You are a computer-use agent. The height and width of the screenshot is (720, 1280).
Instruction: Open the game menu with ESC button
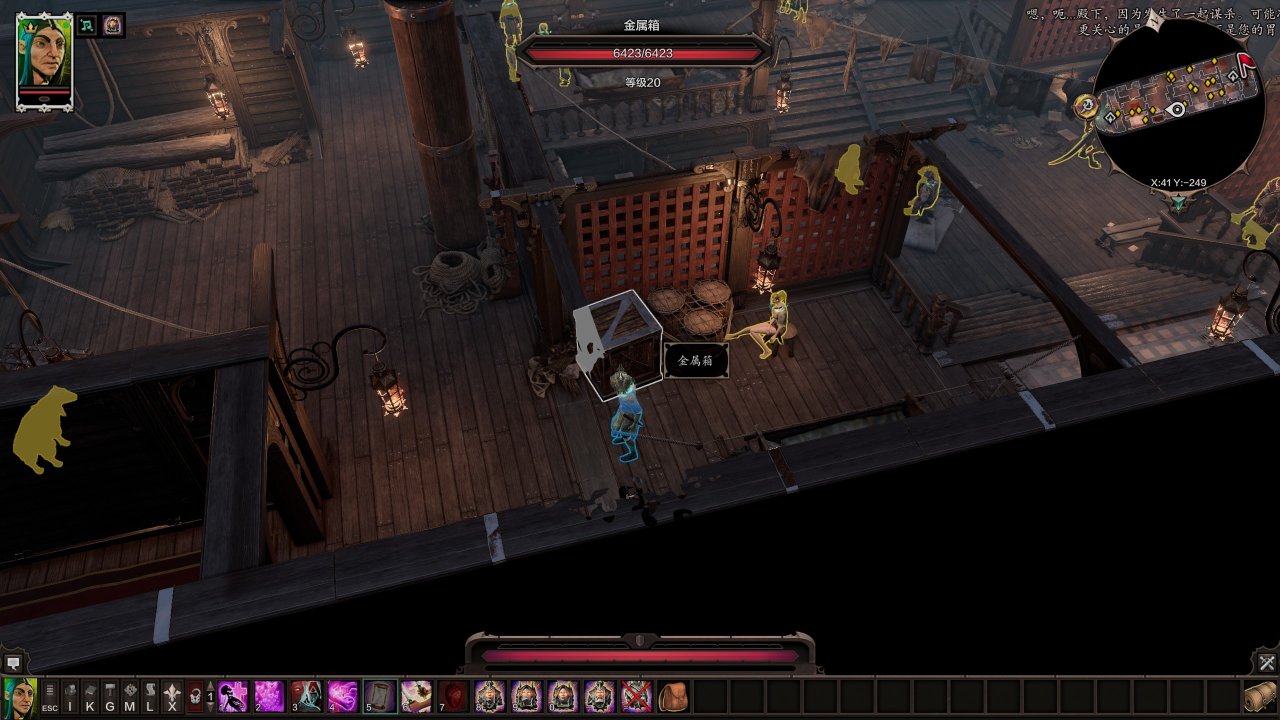[x=49, y=696]
